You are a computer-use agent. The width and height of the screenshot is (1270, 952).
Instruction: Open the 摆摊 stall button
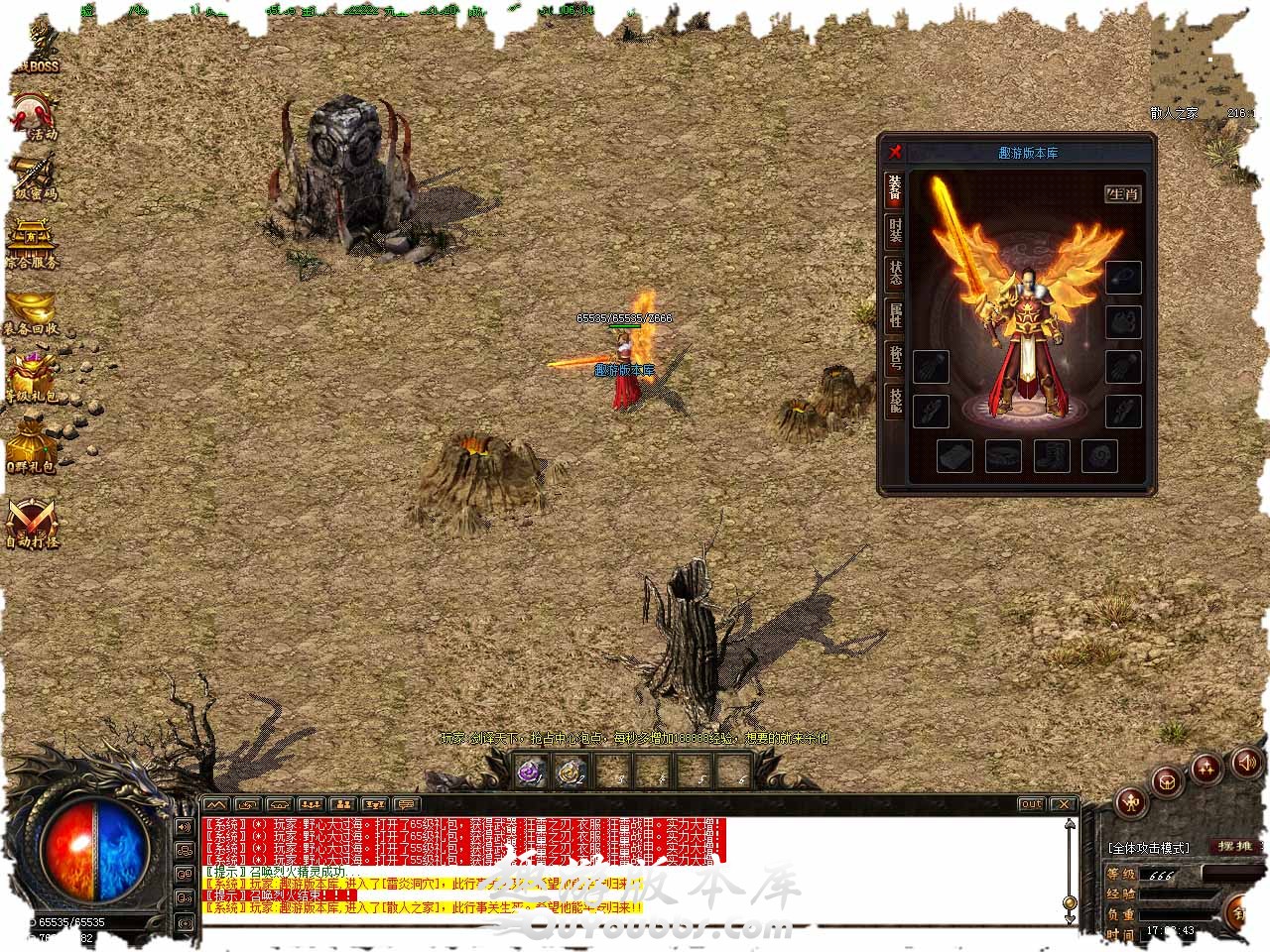coord(1236,847)
